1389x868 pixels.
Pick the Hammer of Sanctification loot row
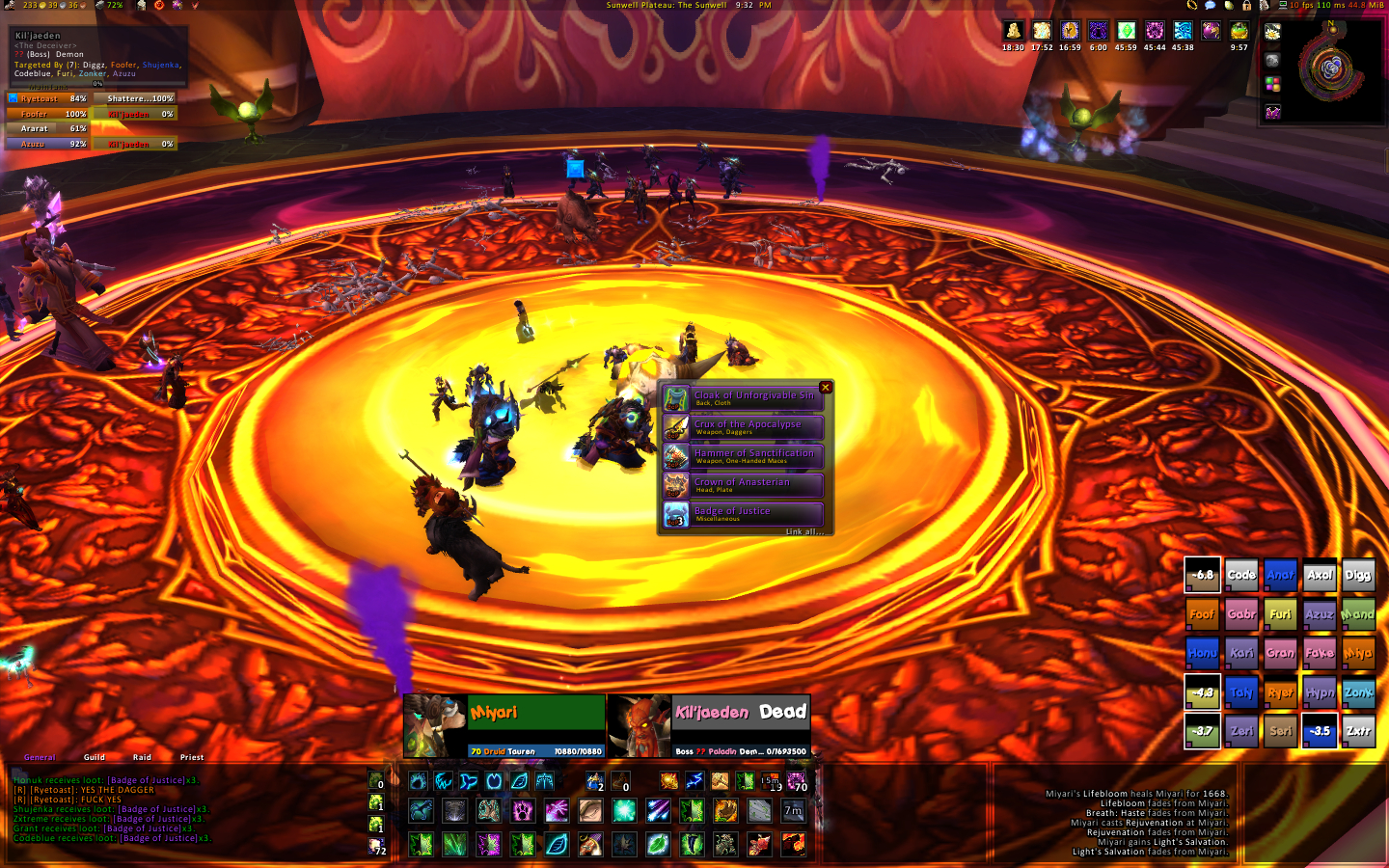743,456
